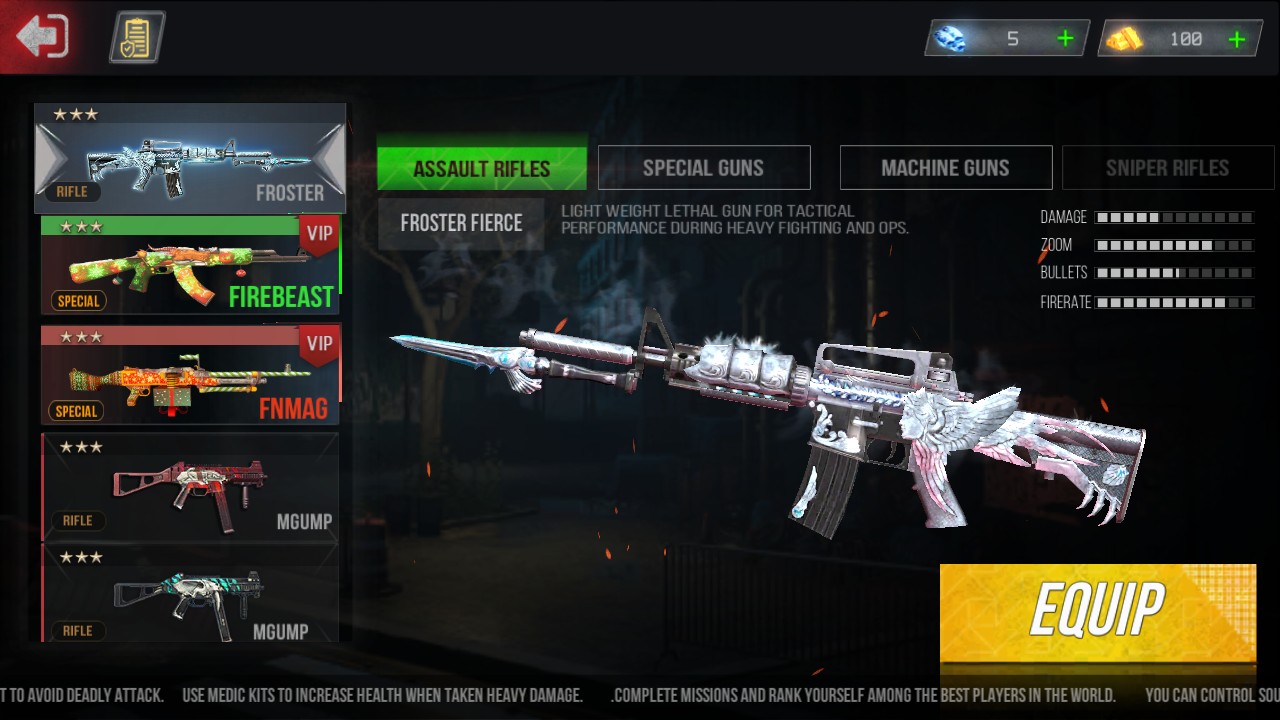The image size is (1280, 720).
Task: Select the red MGUMP rifle
Action: pyautogui.click(x=190, y=486)
